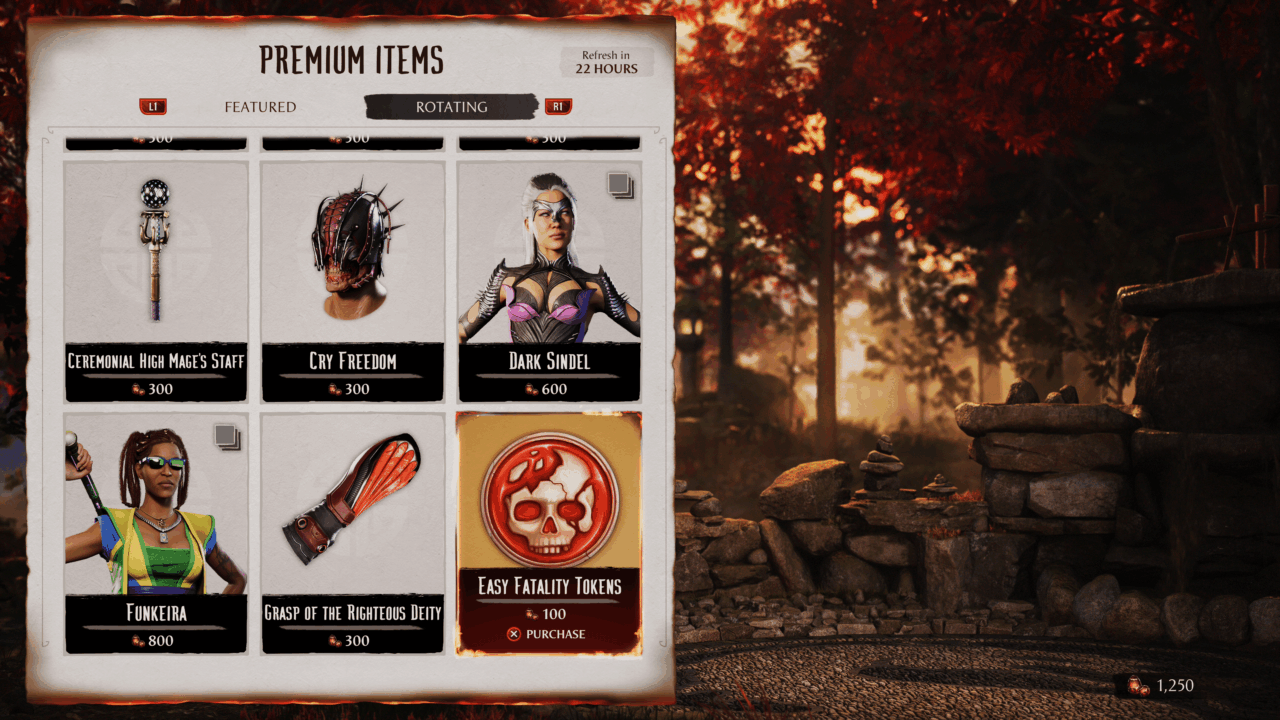Viewport: 1280px width, 720px height.
Task: Pick the Funkeira skin card
Action: pyautogui.click(x=155, y=530)
